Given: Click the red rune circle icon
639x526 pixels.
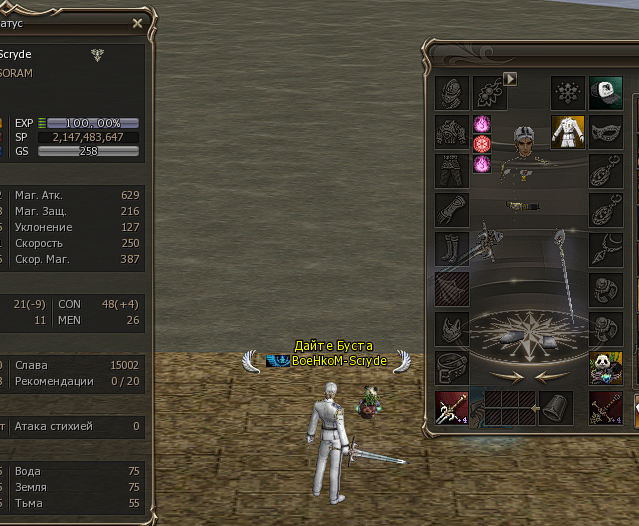Looking at the screenshot, I should pyautogui.click(x=481, y=144).
